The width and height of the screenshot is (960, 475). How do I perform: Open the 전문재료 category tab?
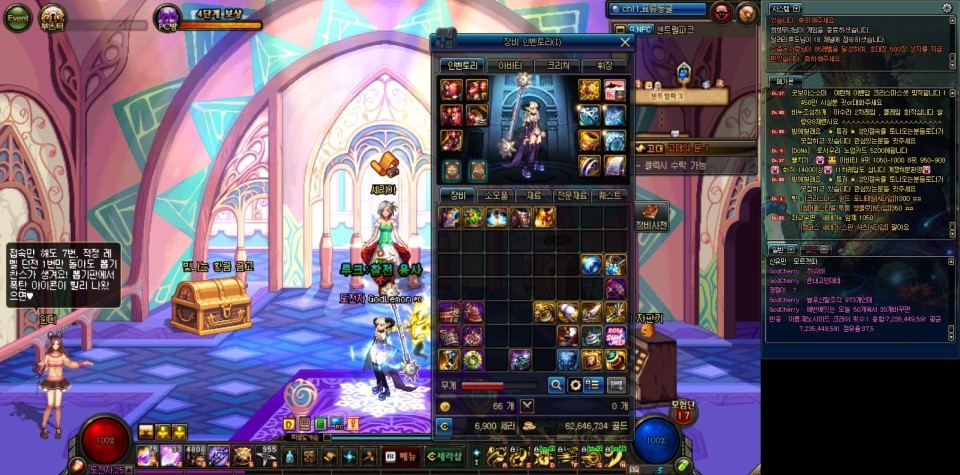point(572,196)
